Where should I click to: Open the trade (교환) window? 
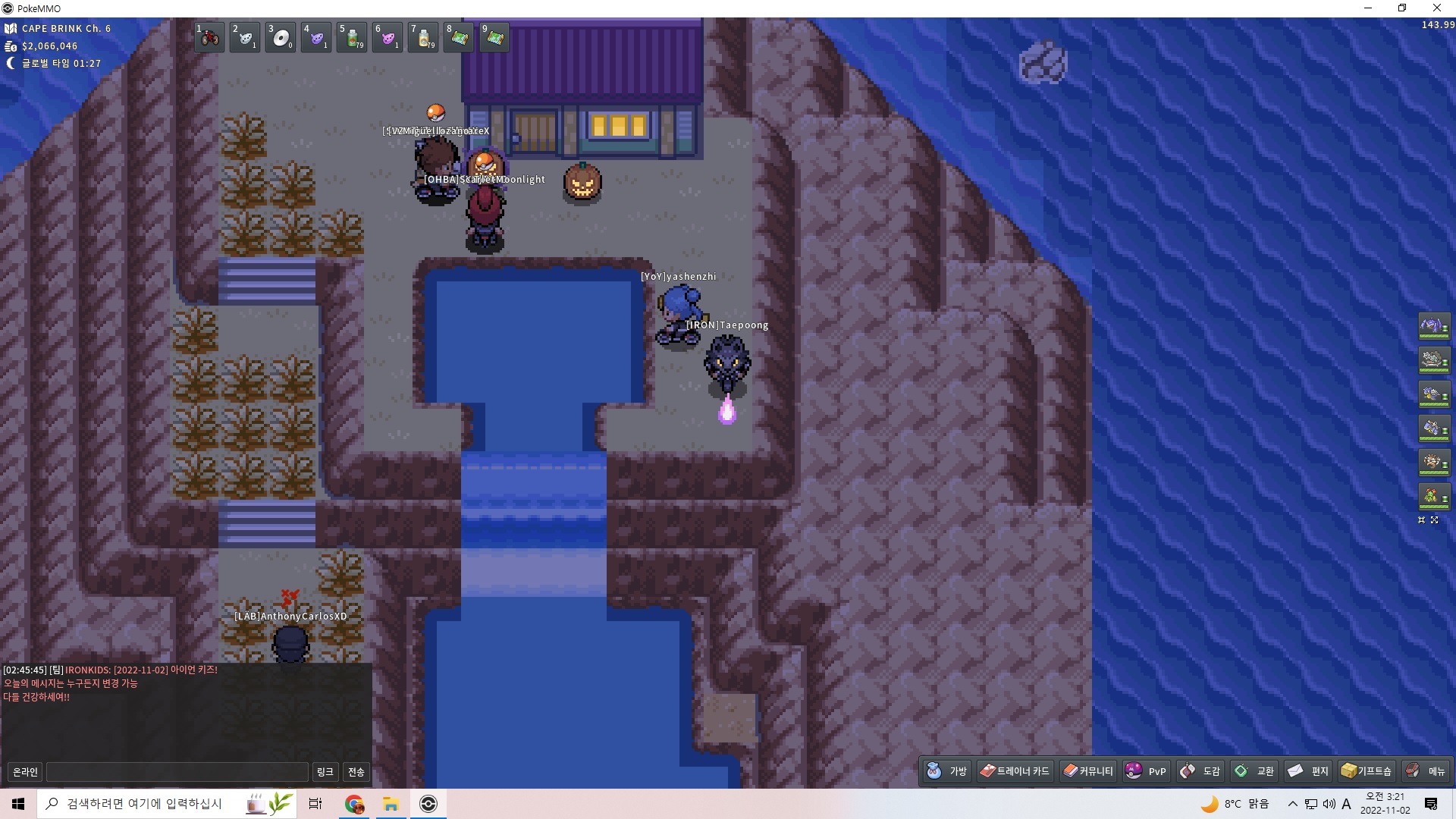(1255, 771)
